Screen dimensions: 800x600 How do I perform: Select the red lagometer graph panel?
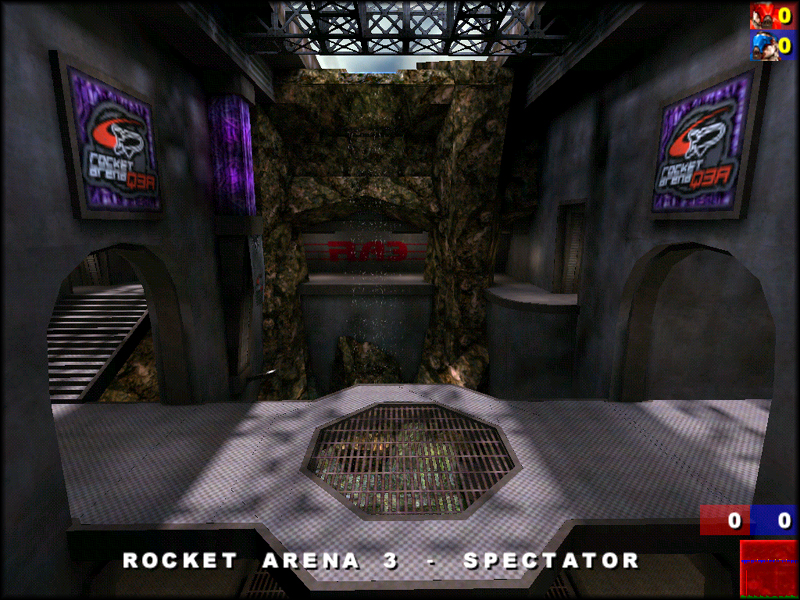(x=767, y=568)
